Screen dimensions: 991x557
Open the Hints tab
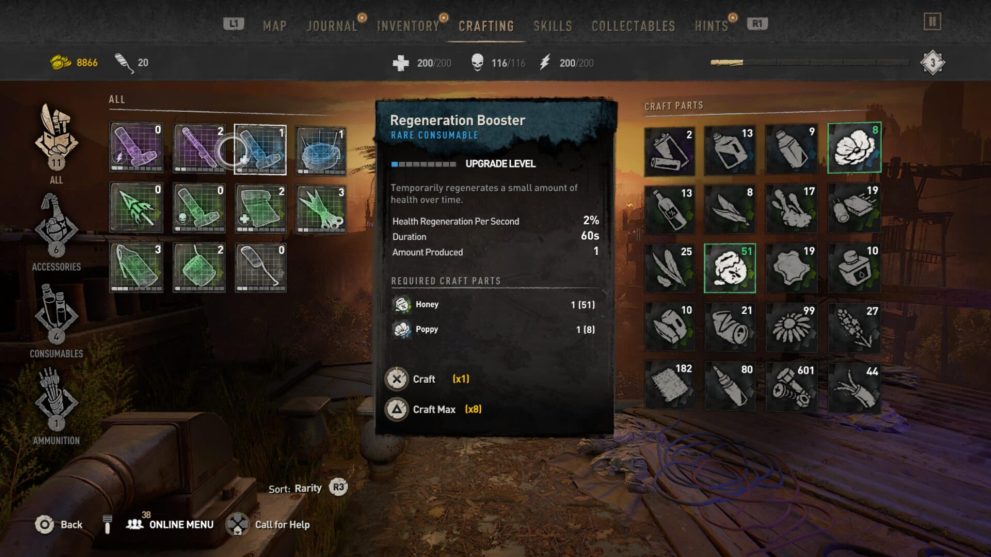pyautogui.click(x=711, y=25)
